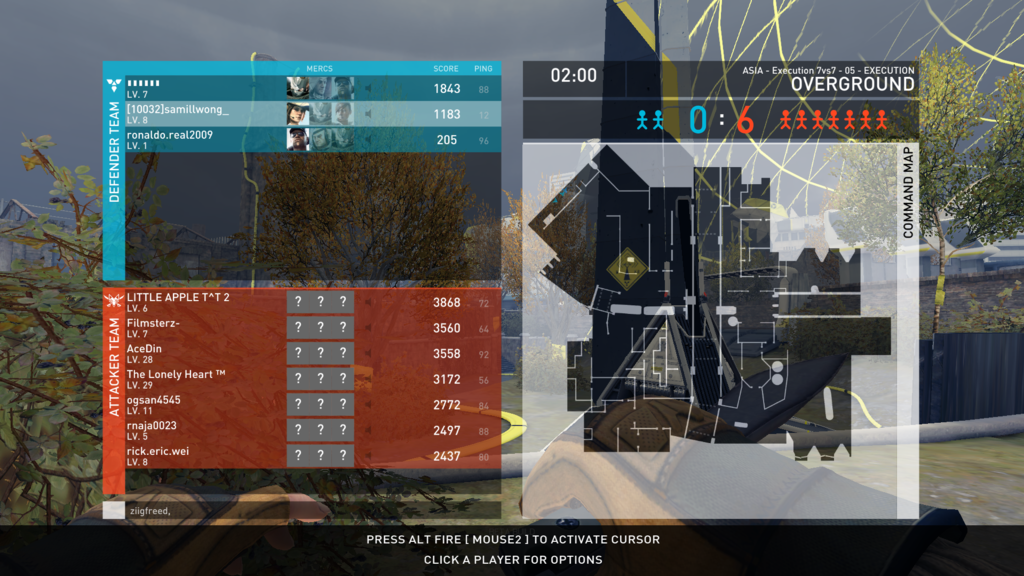Click the yellow objective marker on map
Screen dimensions: 1024x576
click(x=628, y=268)
